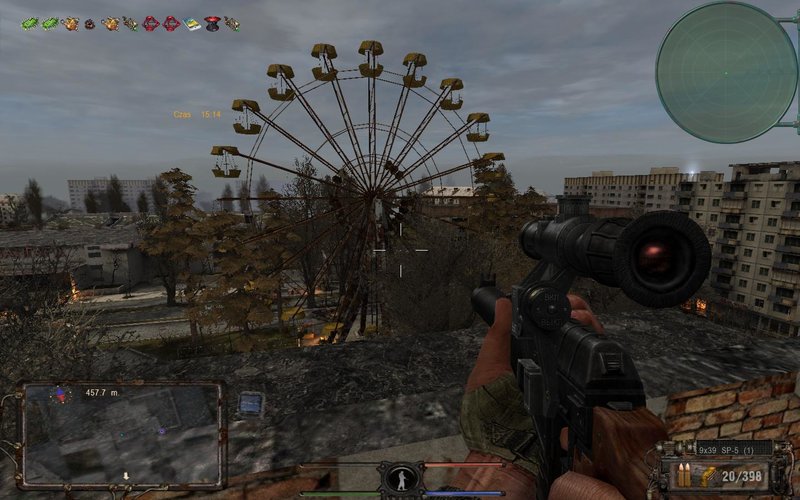Click the white and blue card-shaped artifact icon
This screenshot has height=500, width=800.
(x=192, y=23)
